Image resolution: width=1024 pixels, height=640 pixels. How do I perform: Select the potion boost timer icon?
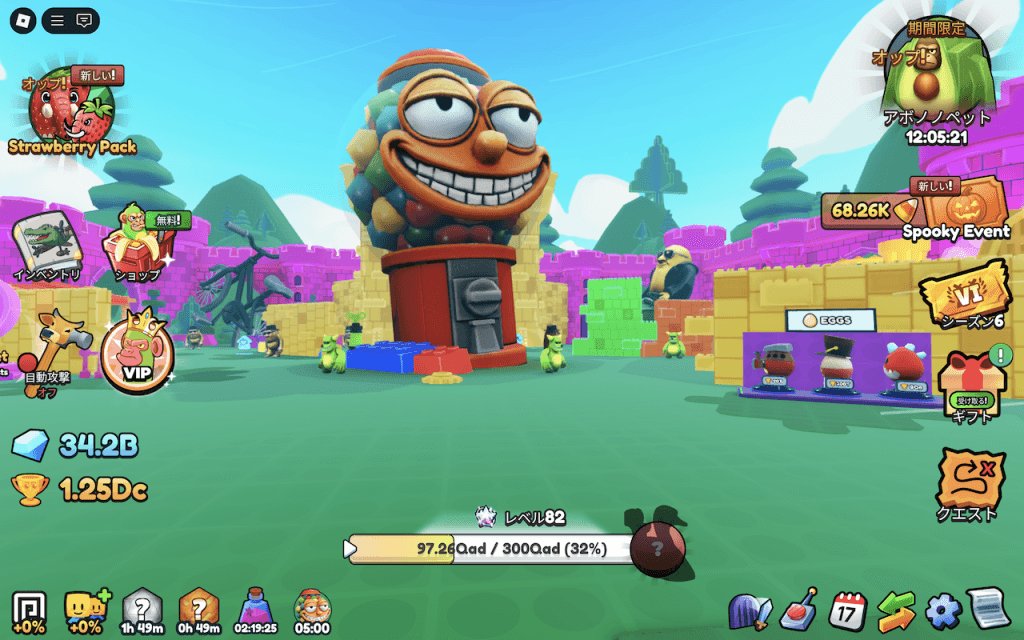[255, 607]
